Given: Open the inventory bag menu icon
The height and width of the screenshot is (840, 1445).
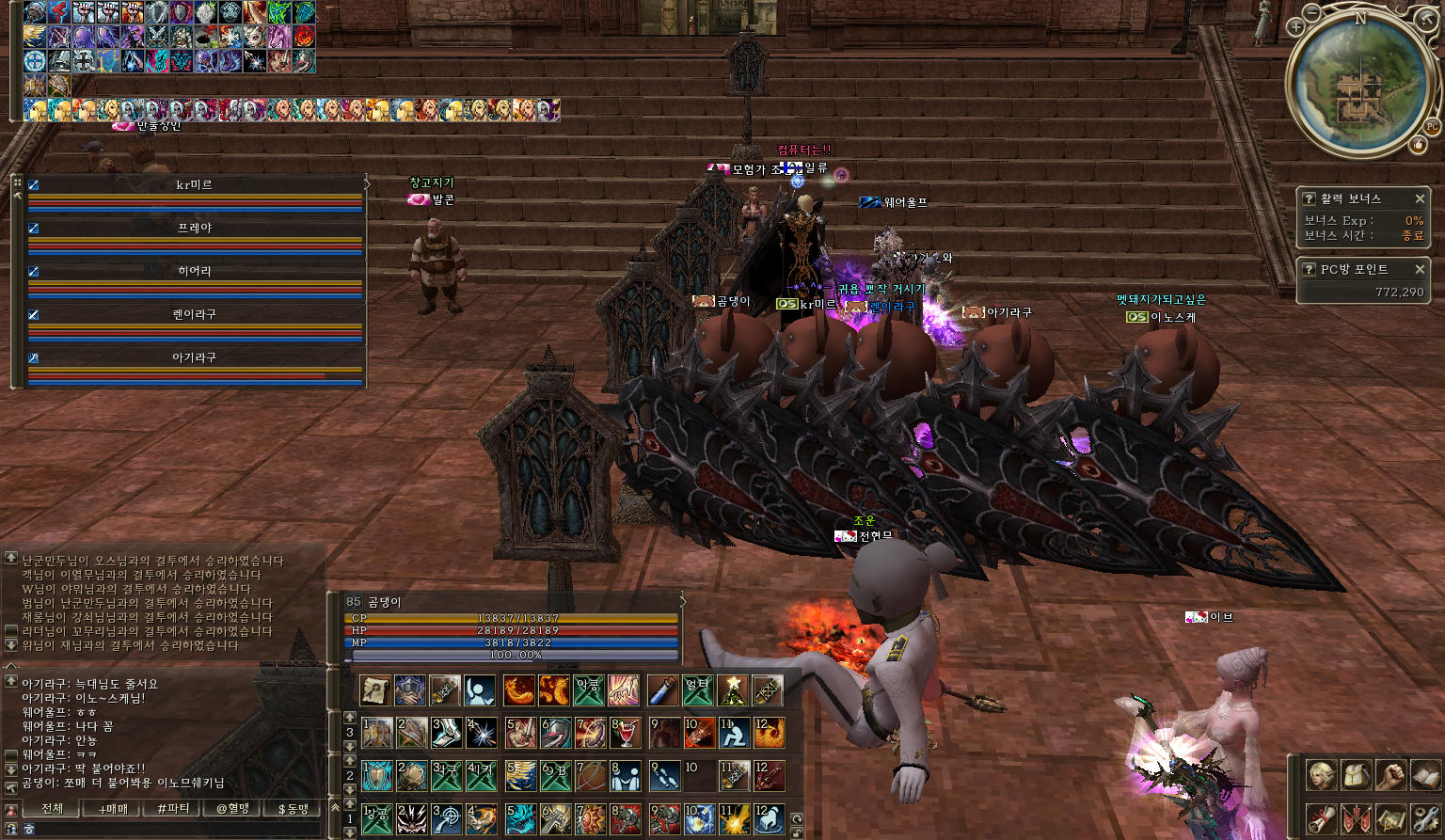Looking at the screenshot, I should tap(1356, 775).
